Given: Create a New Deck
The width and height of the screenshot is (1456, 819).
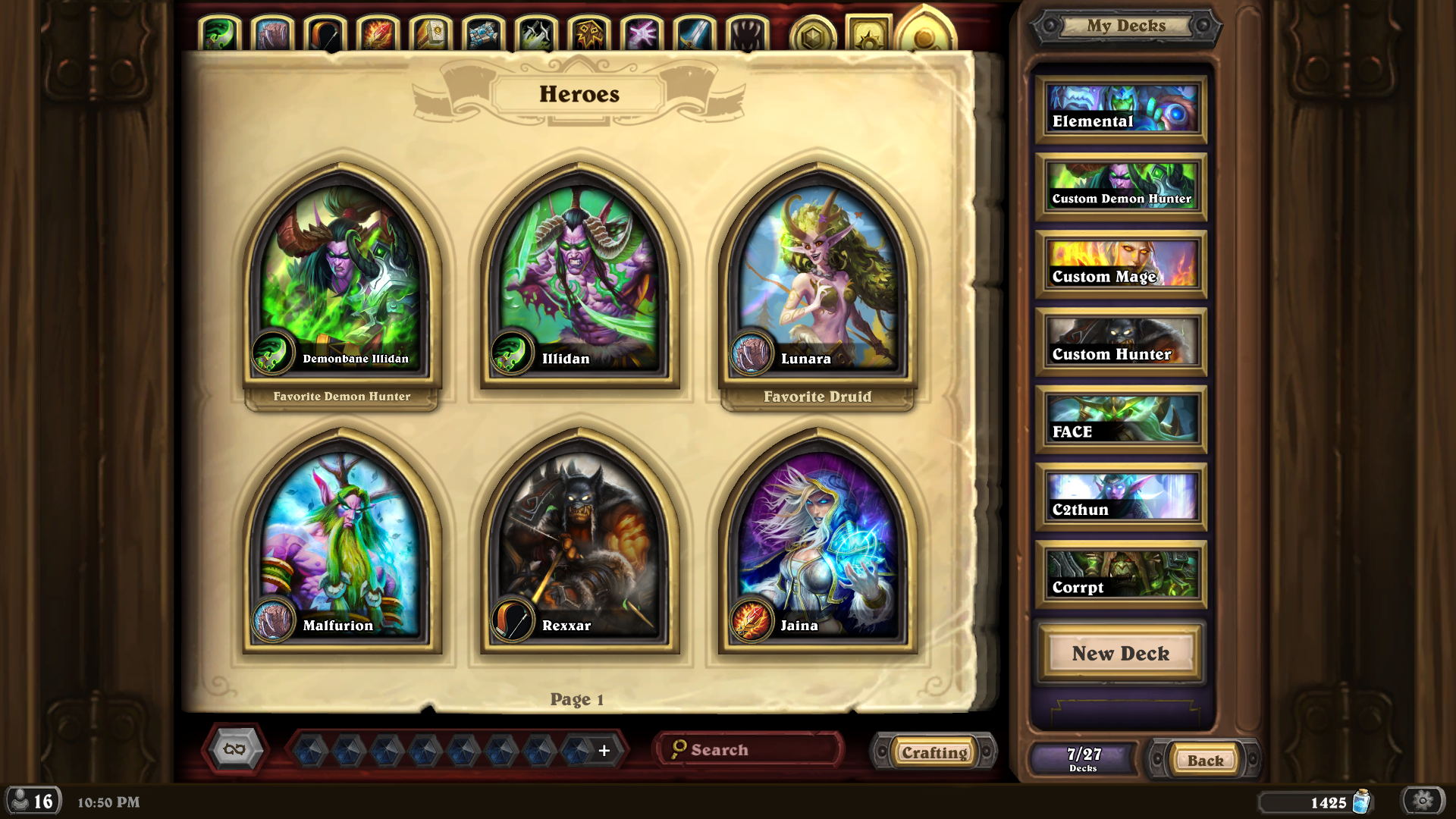Looking at the screenshot, I should click(x=1121, y=653).
